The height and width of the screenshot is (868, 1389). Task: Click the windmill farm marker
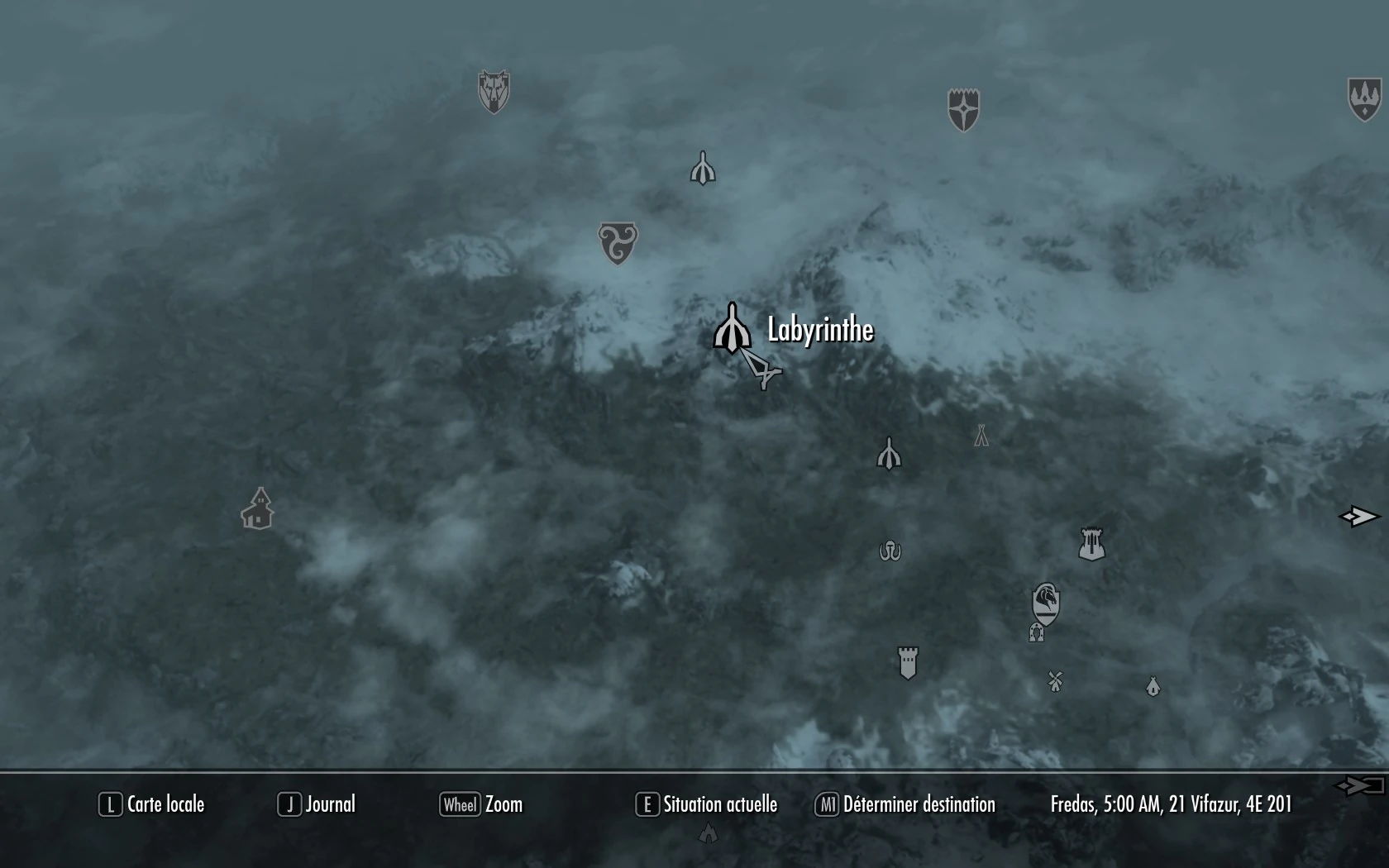point(1056,681)
